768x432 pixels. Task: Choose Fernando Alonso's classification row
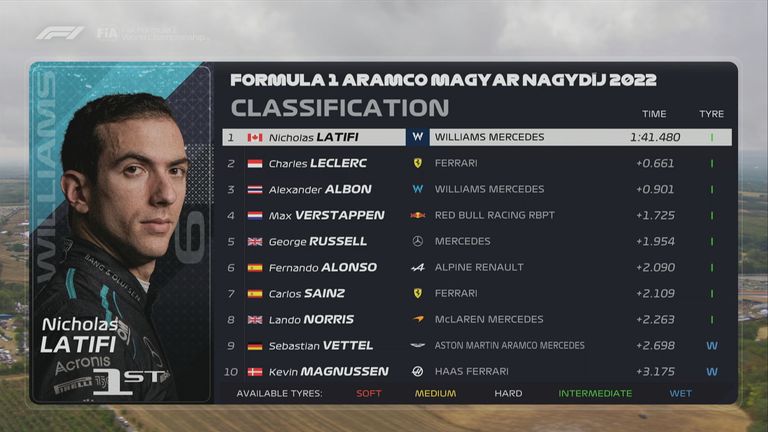(476, 267)
